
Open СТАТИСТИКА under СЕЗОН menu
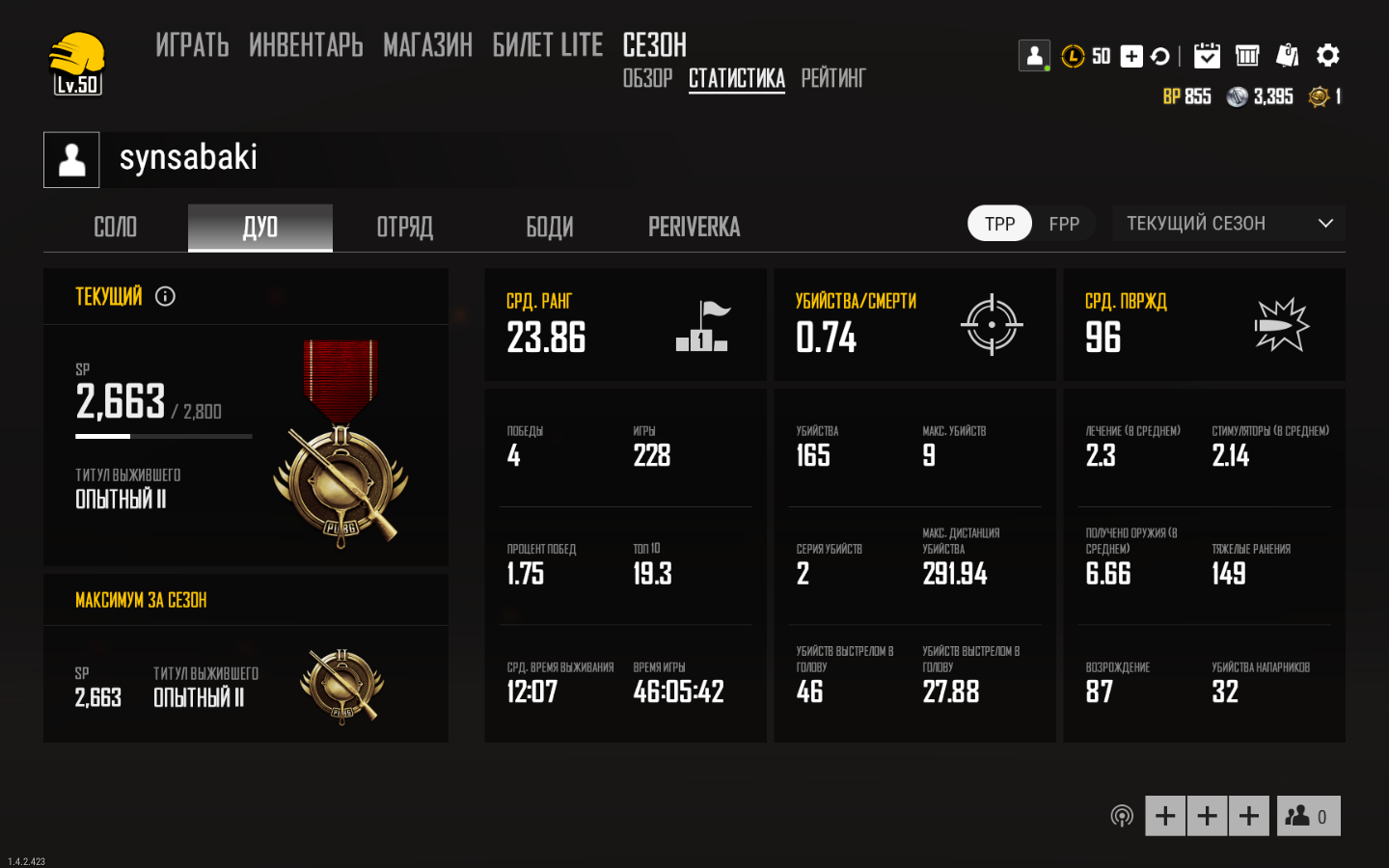coord(736,79)
